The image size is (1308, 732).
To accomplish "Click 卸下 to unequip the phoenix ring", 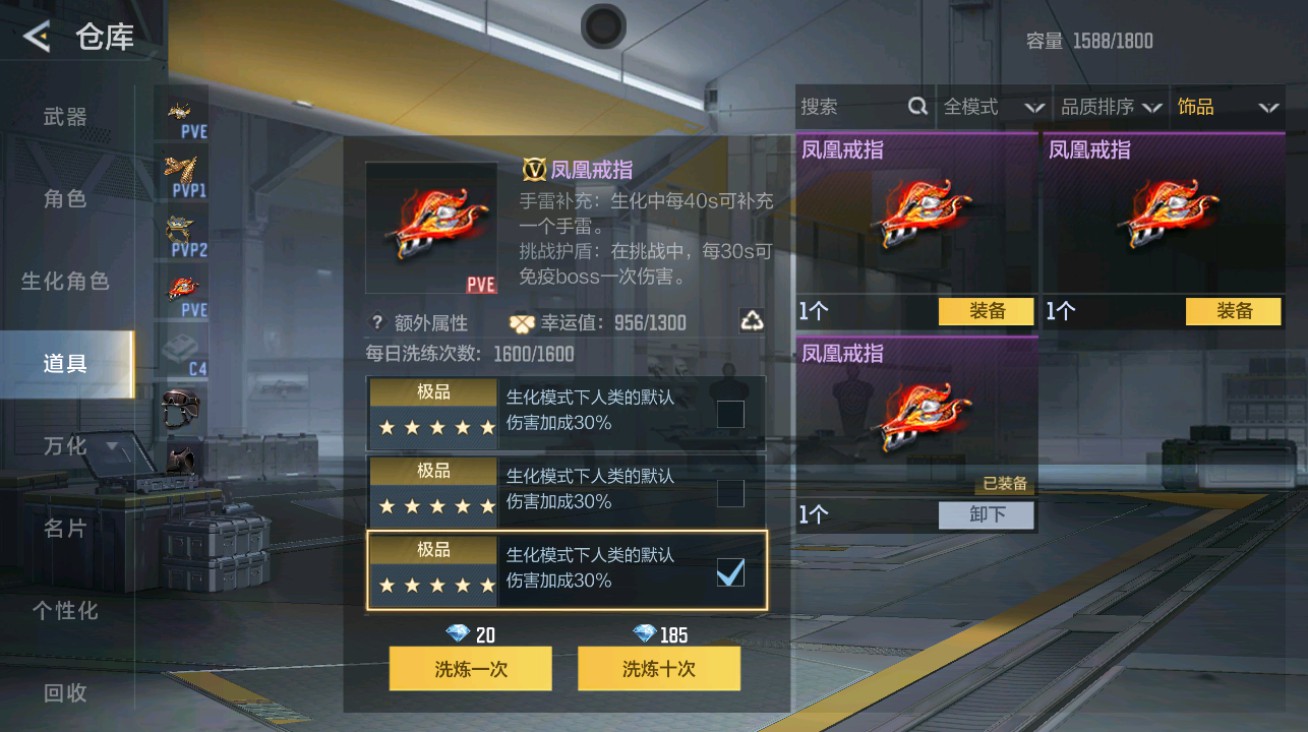I will pyautogui.click(x=986, y=515).
